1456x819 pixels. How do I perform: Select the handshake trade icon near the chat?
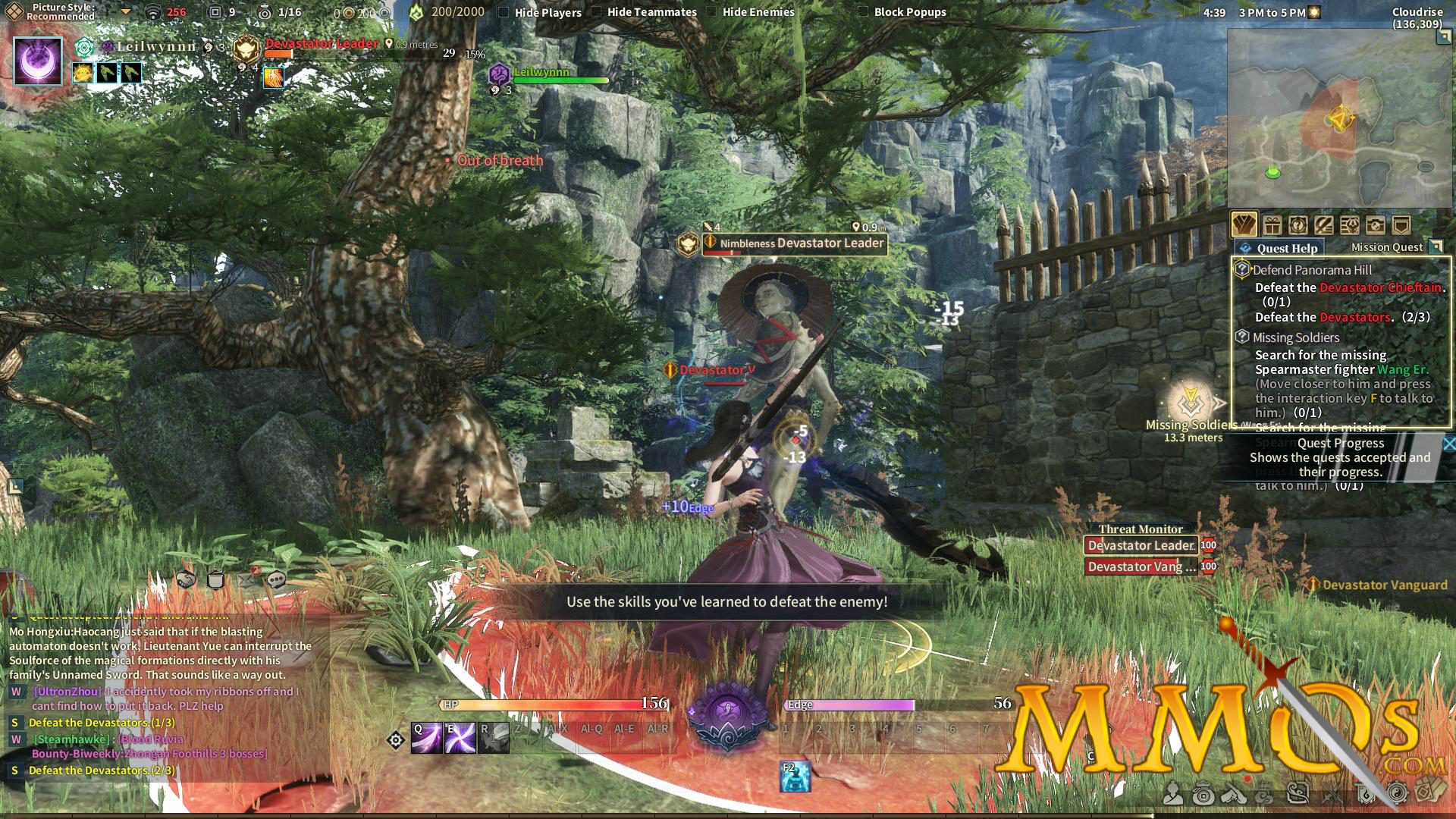click(x=185, y=580)
